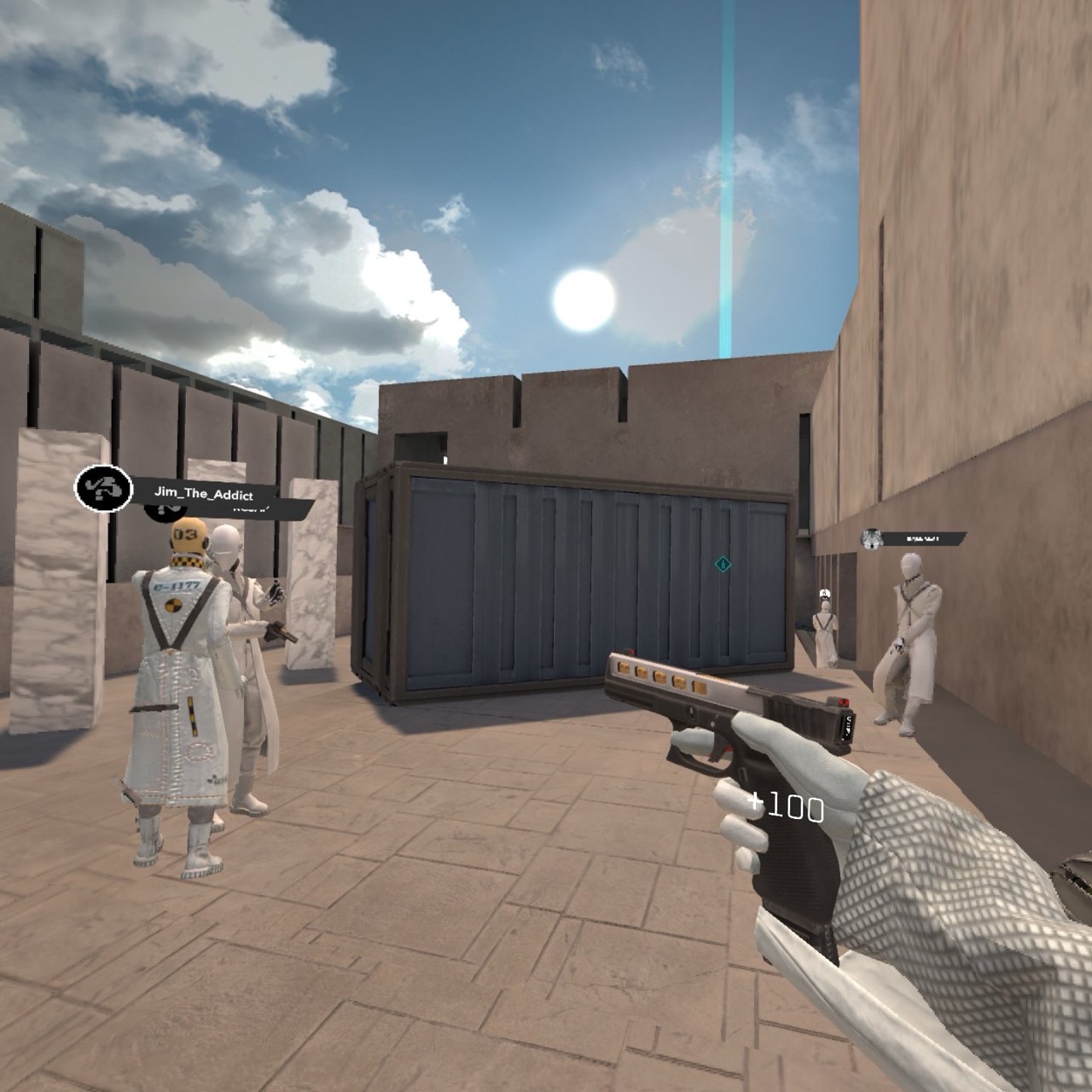The height and width of the screenshot is (1092, 1092).
Task: Select the Jim_The_Addict name banner
Action: pyautogui.click(x=205, y=491)
